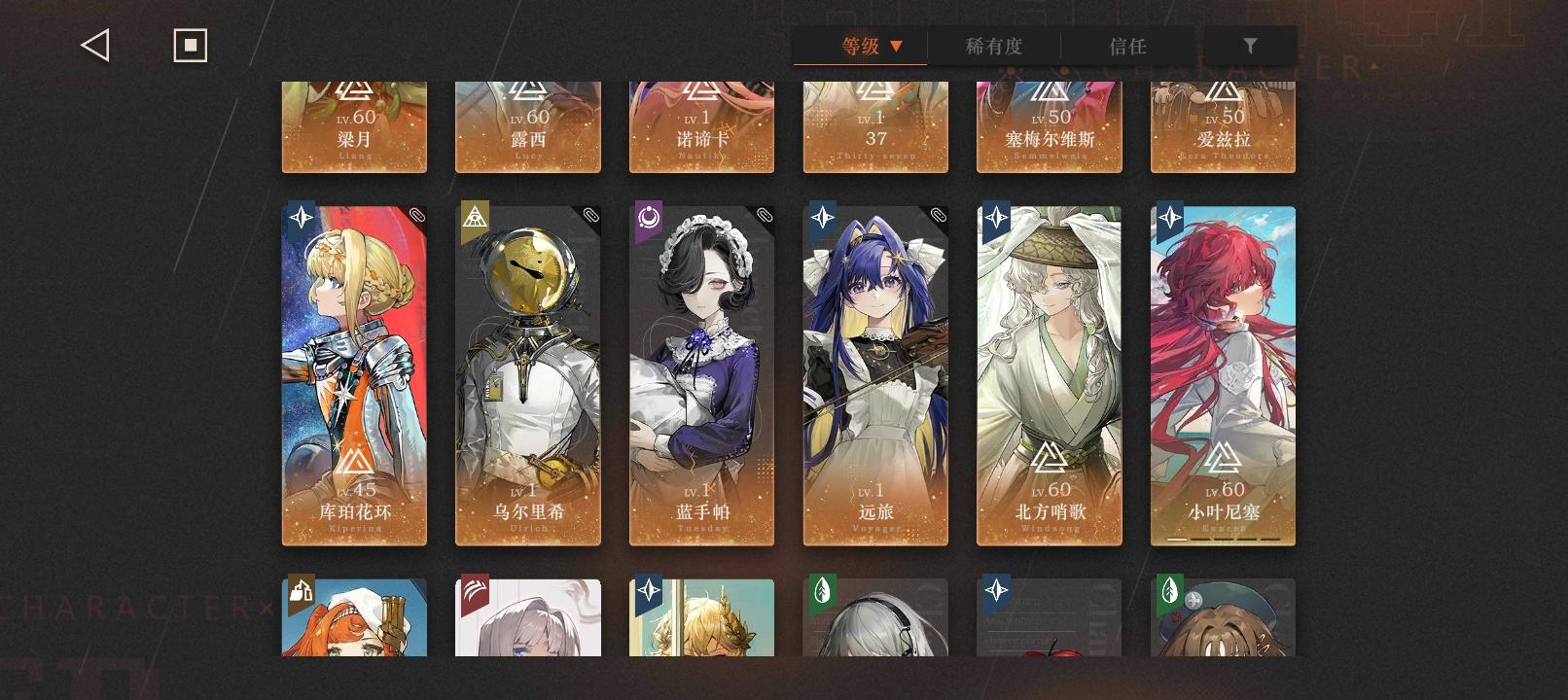Click the back arrow at top left
This screenshot has height=700, width=1568.
pyautogui.click(x=94, y=44)
